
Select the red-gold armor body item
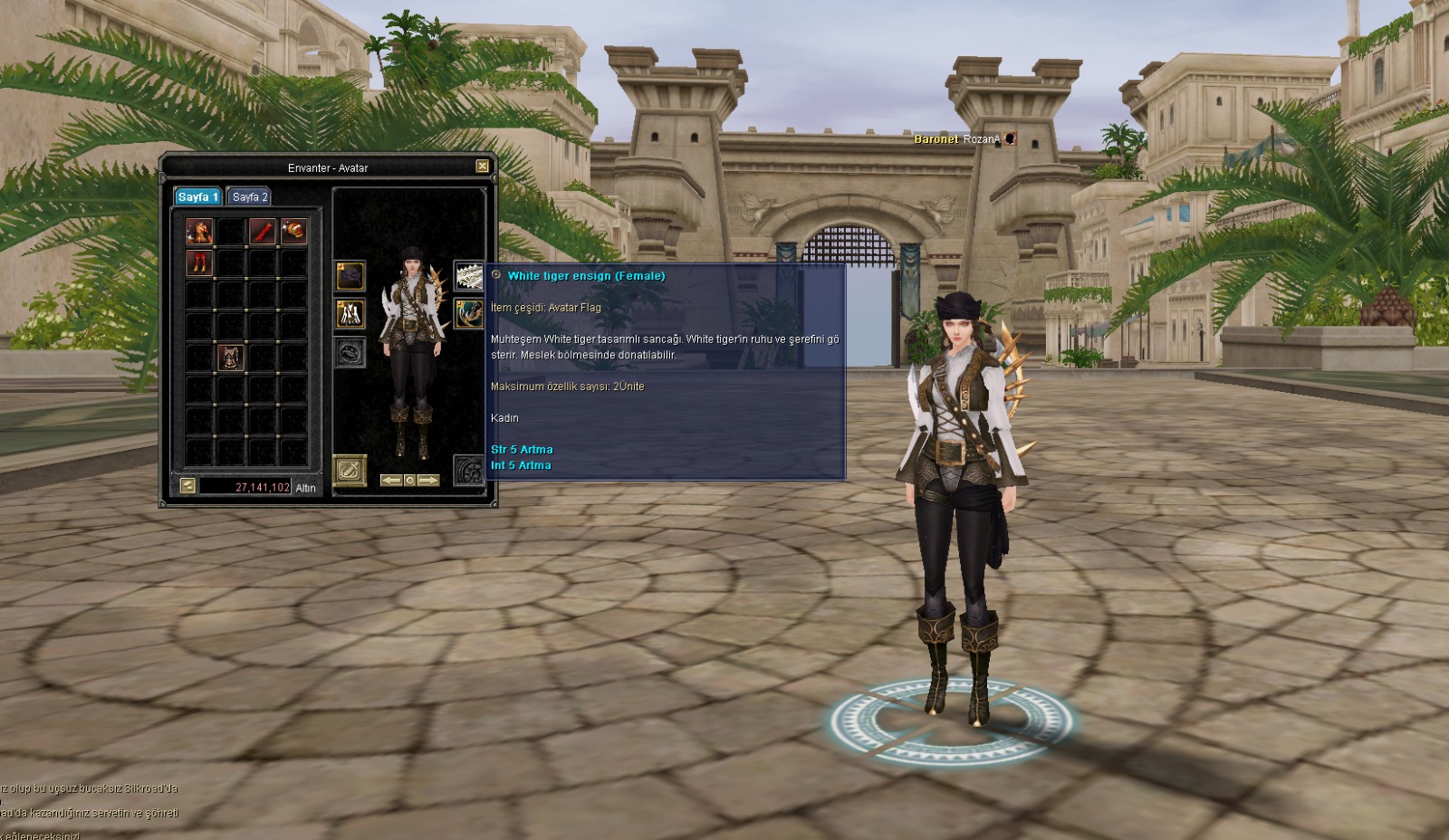coord(199,231)
